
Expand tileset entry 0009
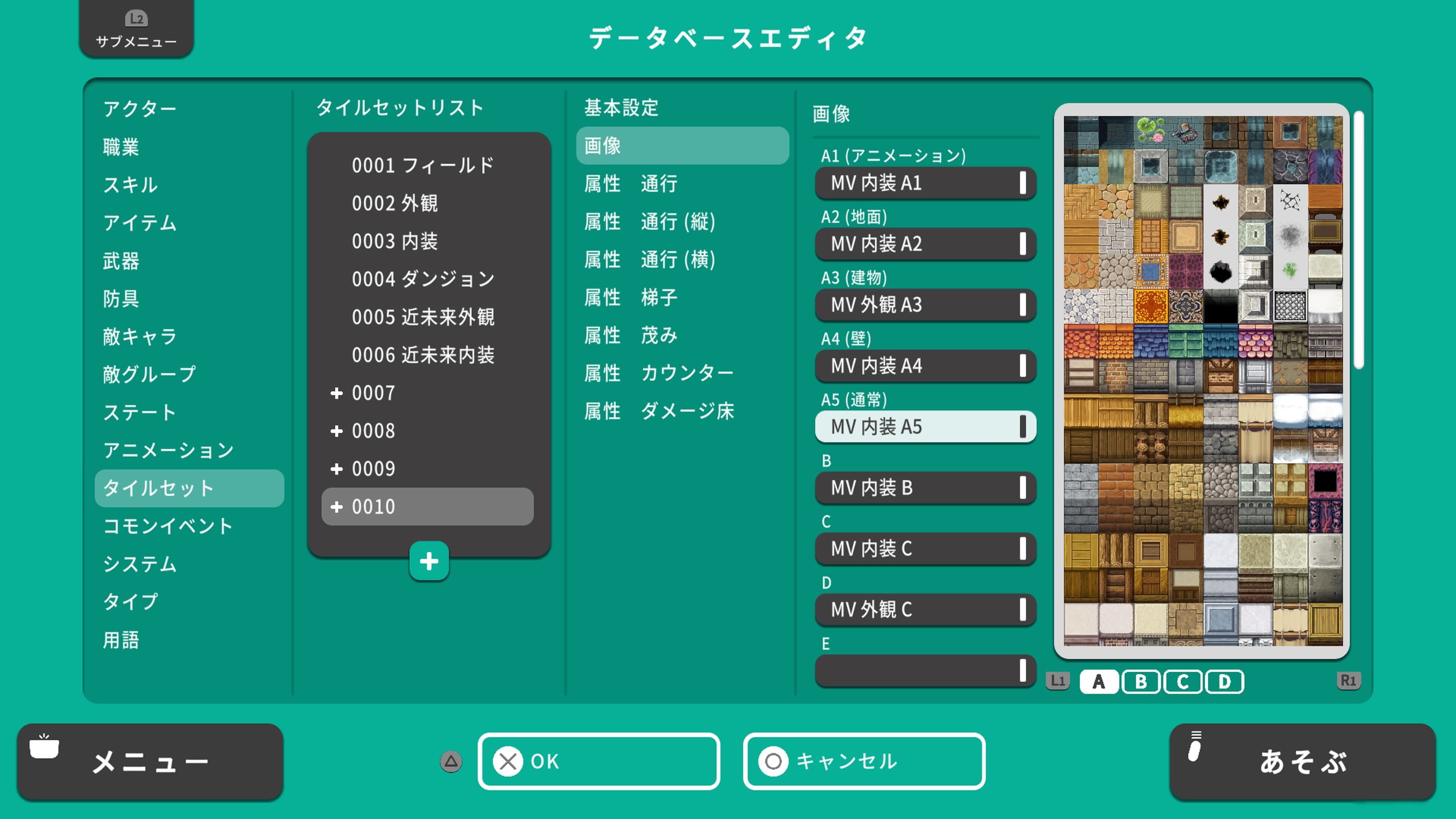337,469
